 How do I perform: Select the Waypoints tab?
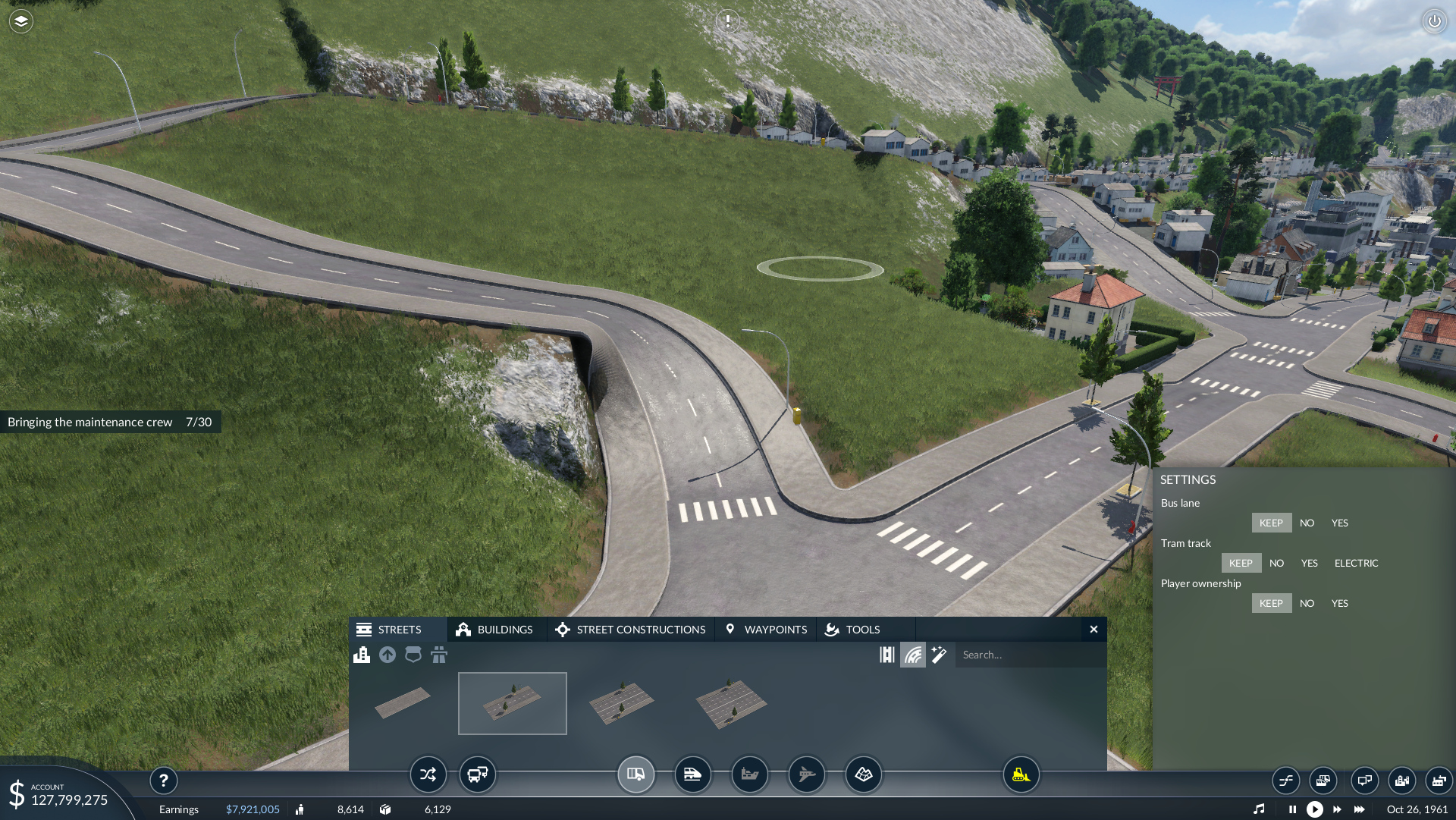(x=766, y=630)
